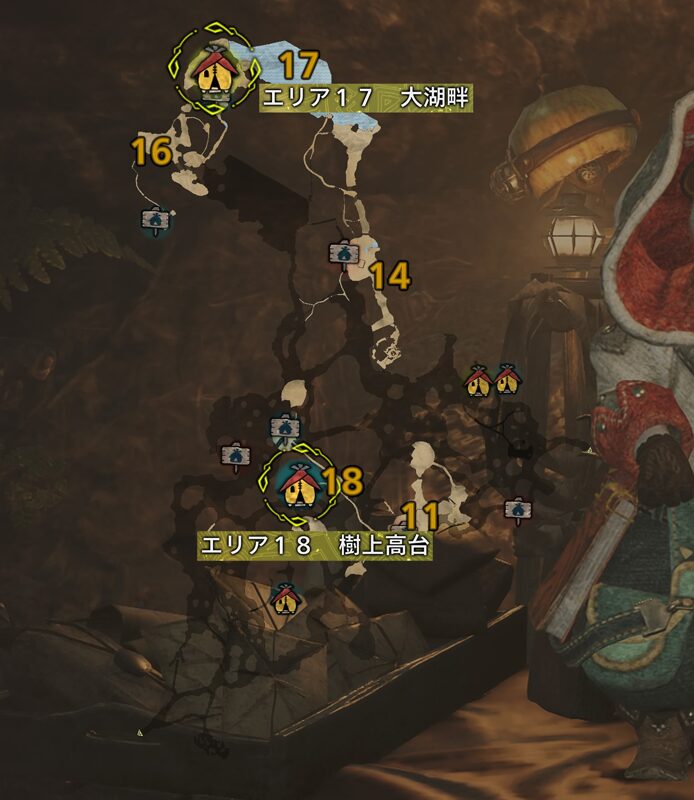The width and height of the screenshot is (694, 800).
Task: Click the area number 18 marker
Action: click(343, 481)
